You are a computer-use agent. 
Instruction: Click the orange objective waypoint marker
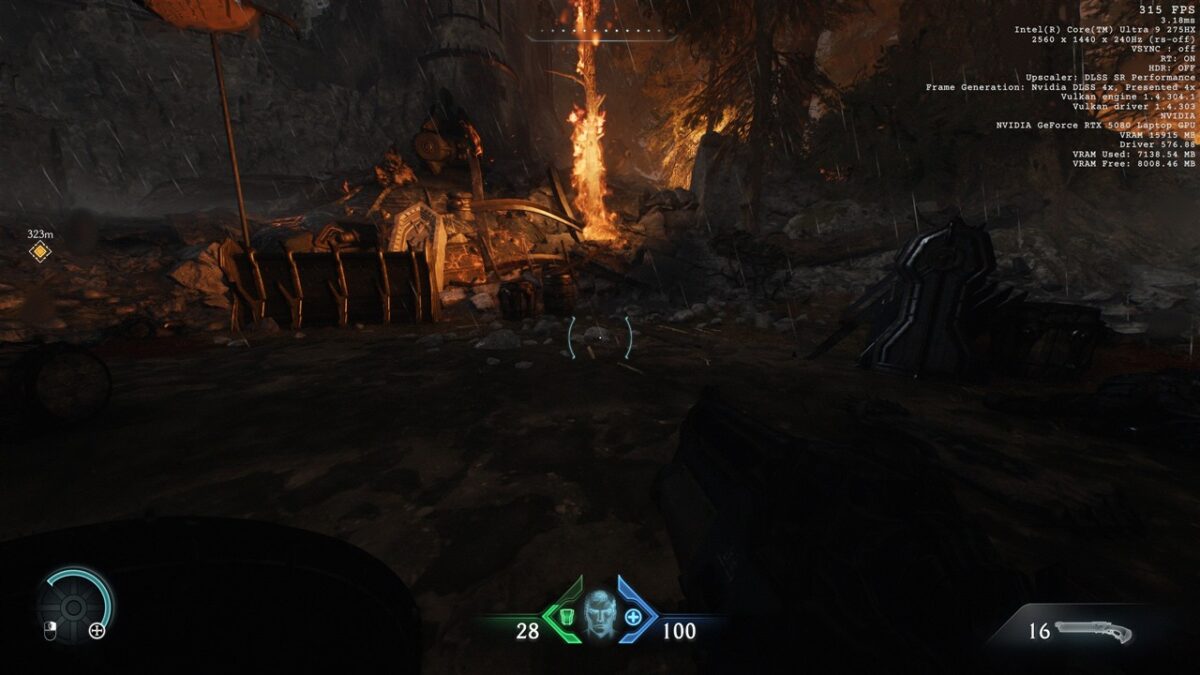(x=40, y=252)
